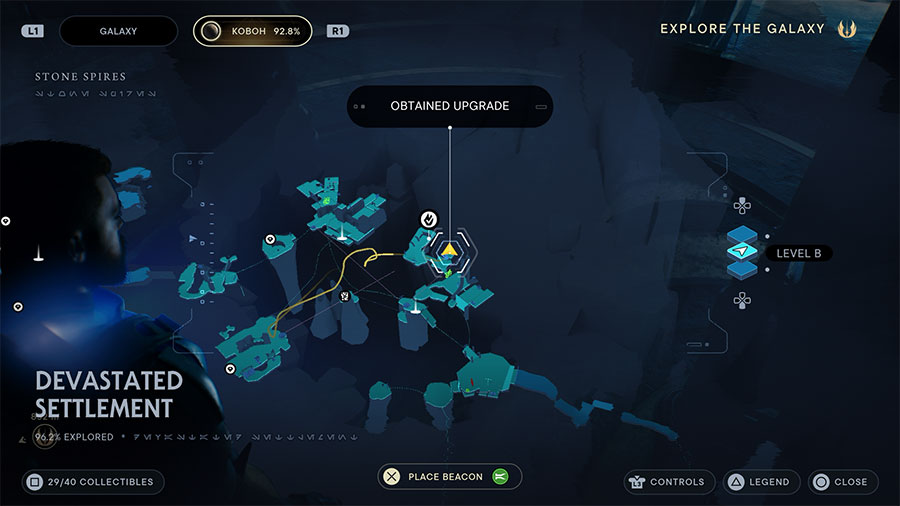Screen dimensions: 900x506
Task: Click the Obtained Upgrade tooltip label
Action: click(450, 106)
